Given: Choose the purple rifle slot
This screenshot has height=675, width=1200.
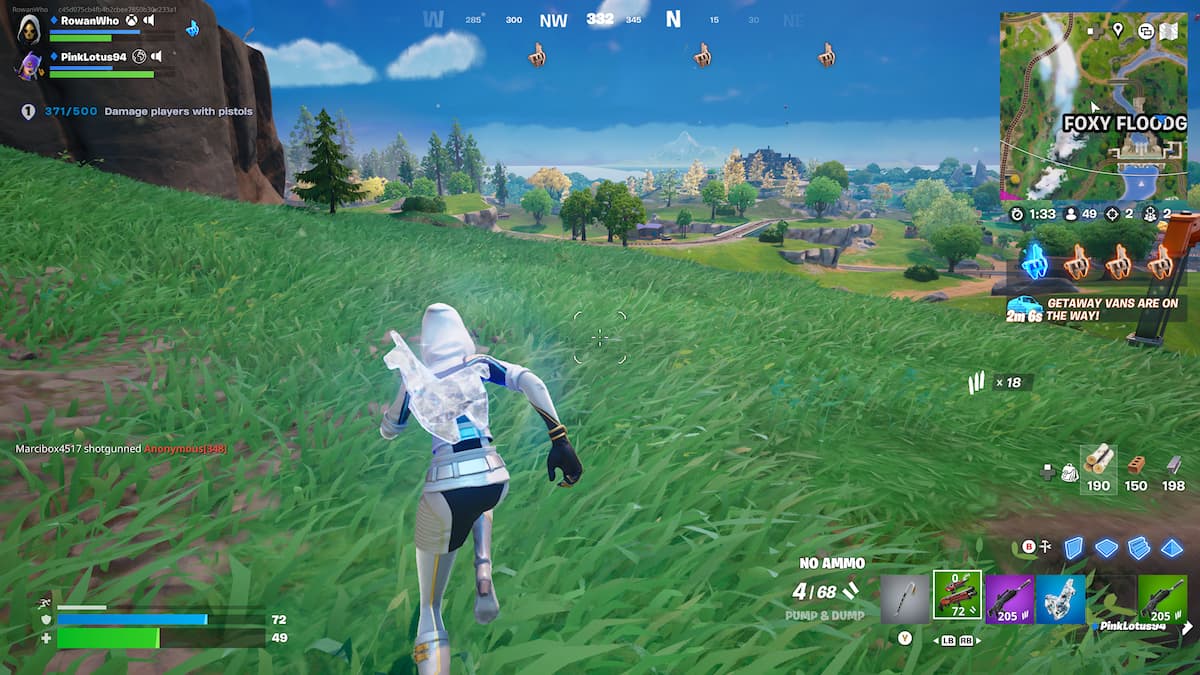Looking at the screenshot, I should [1009, 599].
